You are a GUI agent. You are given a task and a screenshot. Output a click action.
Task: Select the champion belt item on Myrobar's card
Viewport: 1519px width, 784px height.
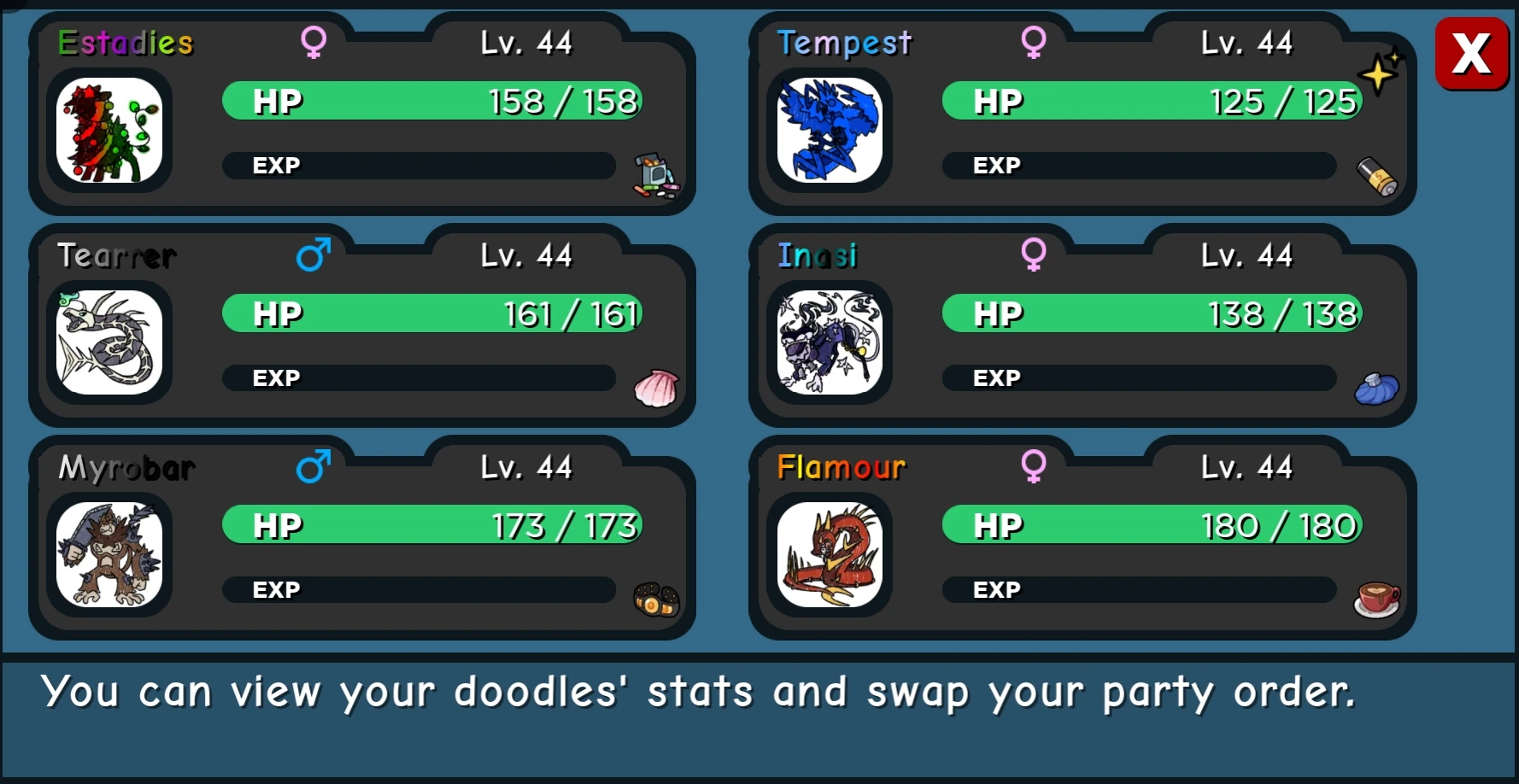[x=654, y=601]
